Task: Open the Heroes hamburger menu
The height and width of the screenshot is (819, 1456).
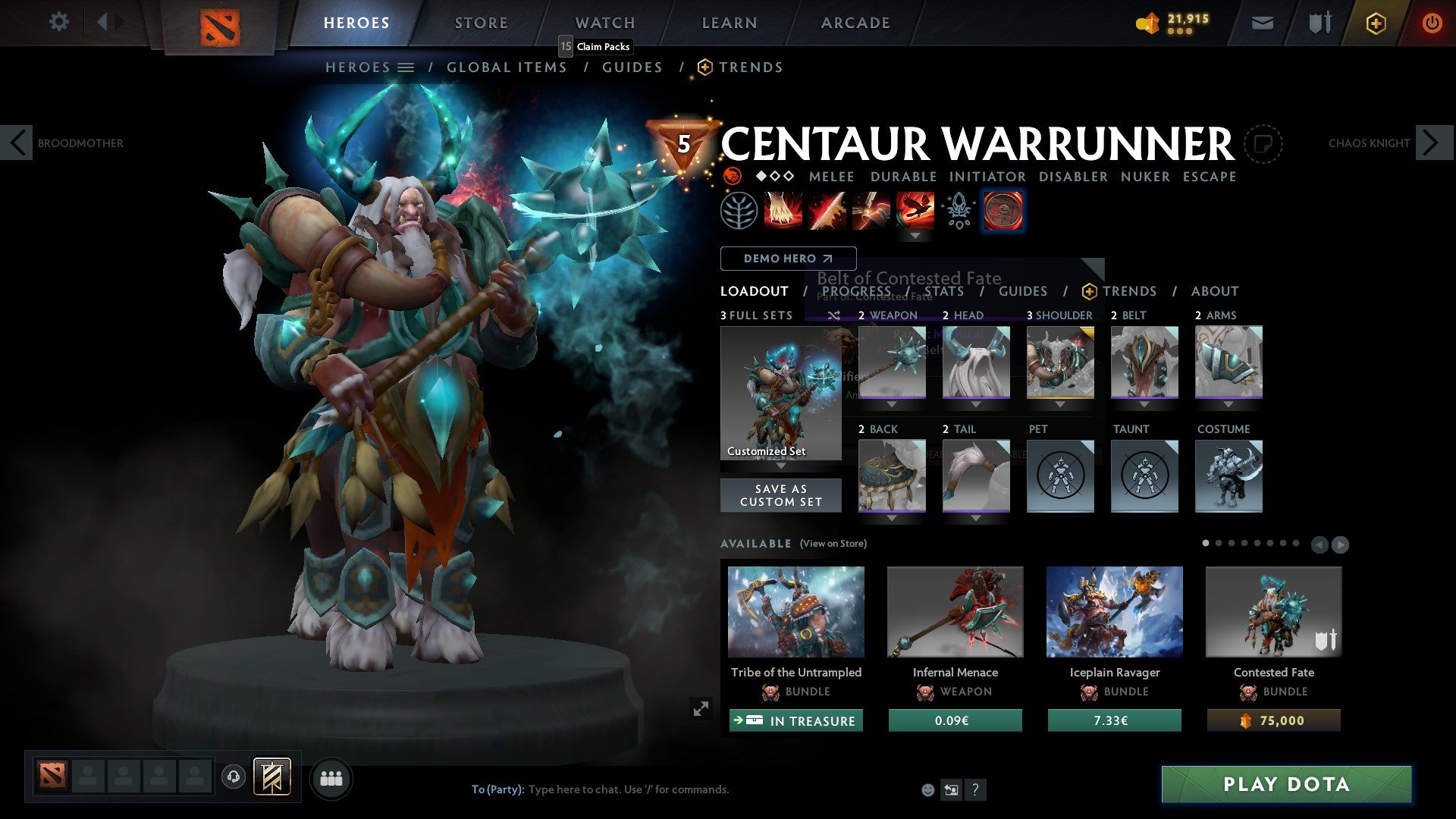Action: [407, 67]
